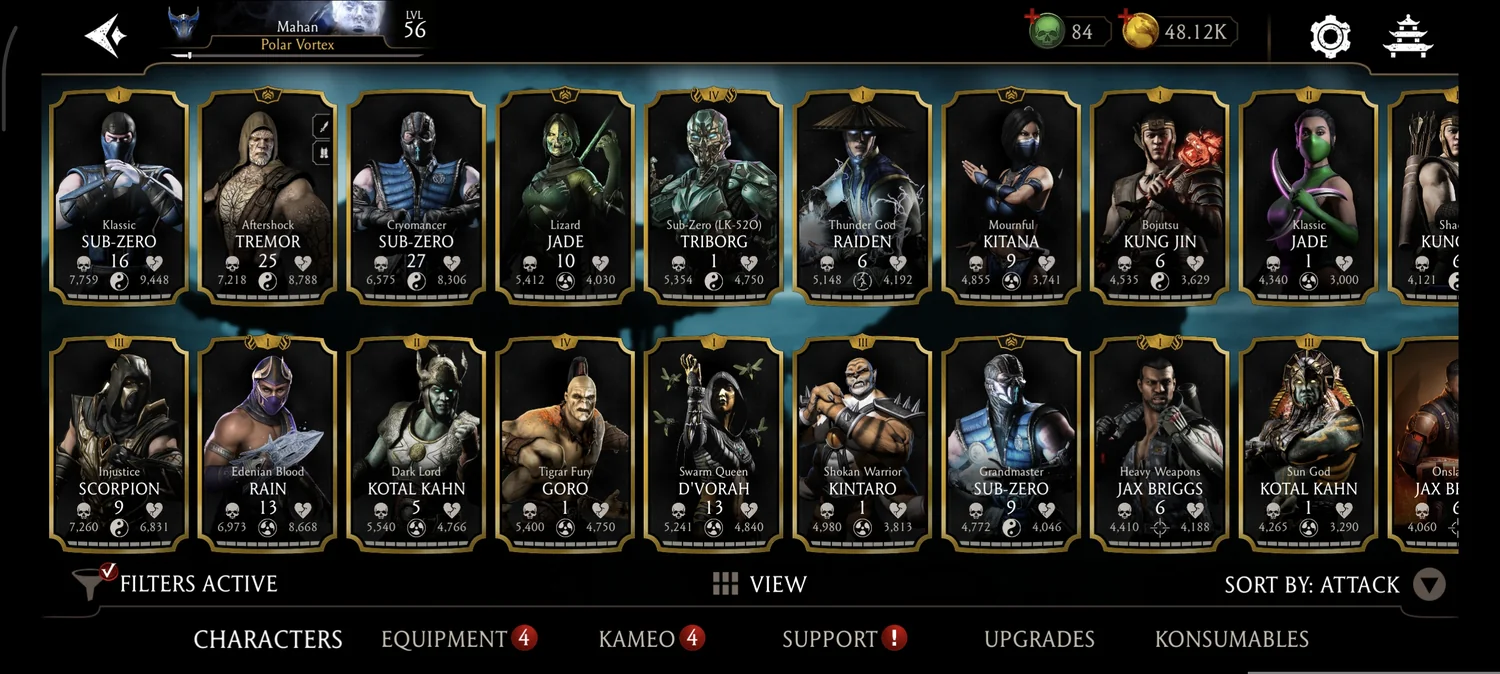Select the Tigrar Fury Goro card

(565, 443)
